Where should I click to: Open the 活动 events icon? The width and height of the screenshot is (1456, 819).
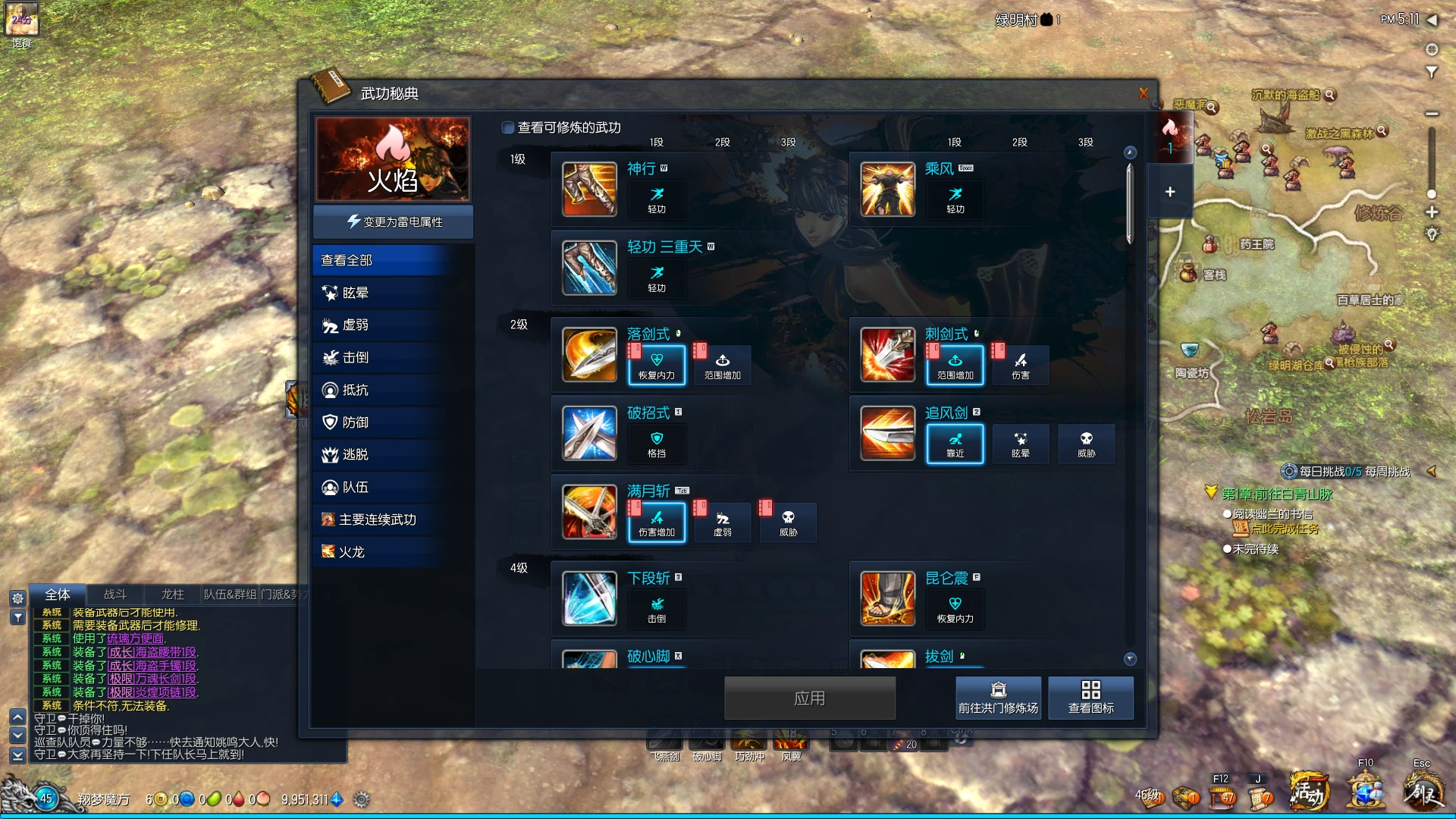[x=1309, y=792]
